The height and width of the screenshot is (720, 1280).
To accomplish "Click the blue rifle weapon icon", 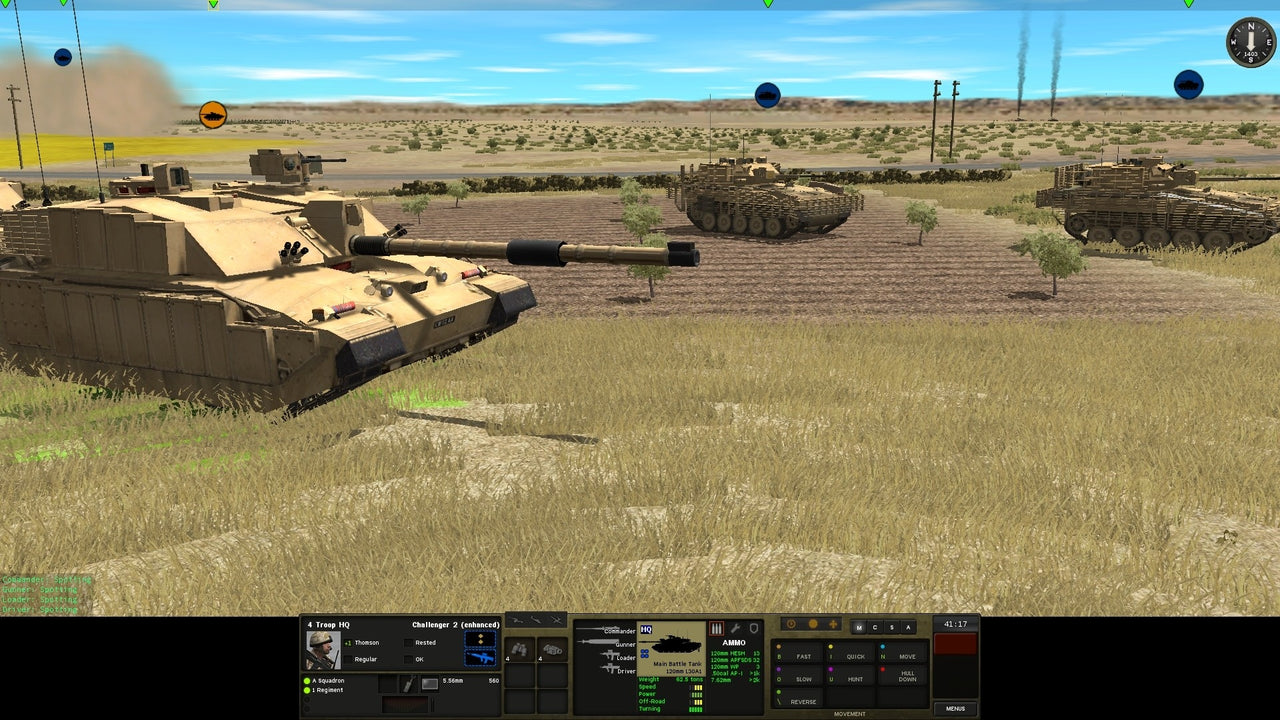I will click(x=482, y=659).
